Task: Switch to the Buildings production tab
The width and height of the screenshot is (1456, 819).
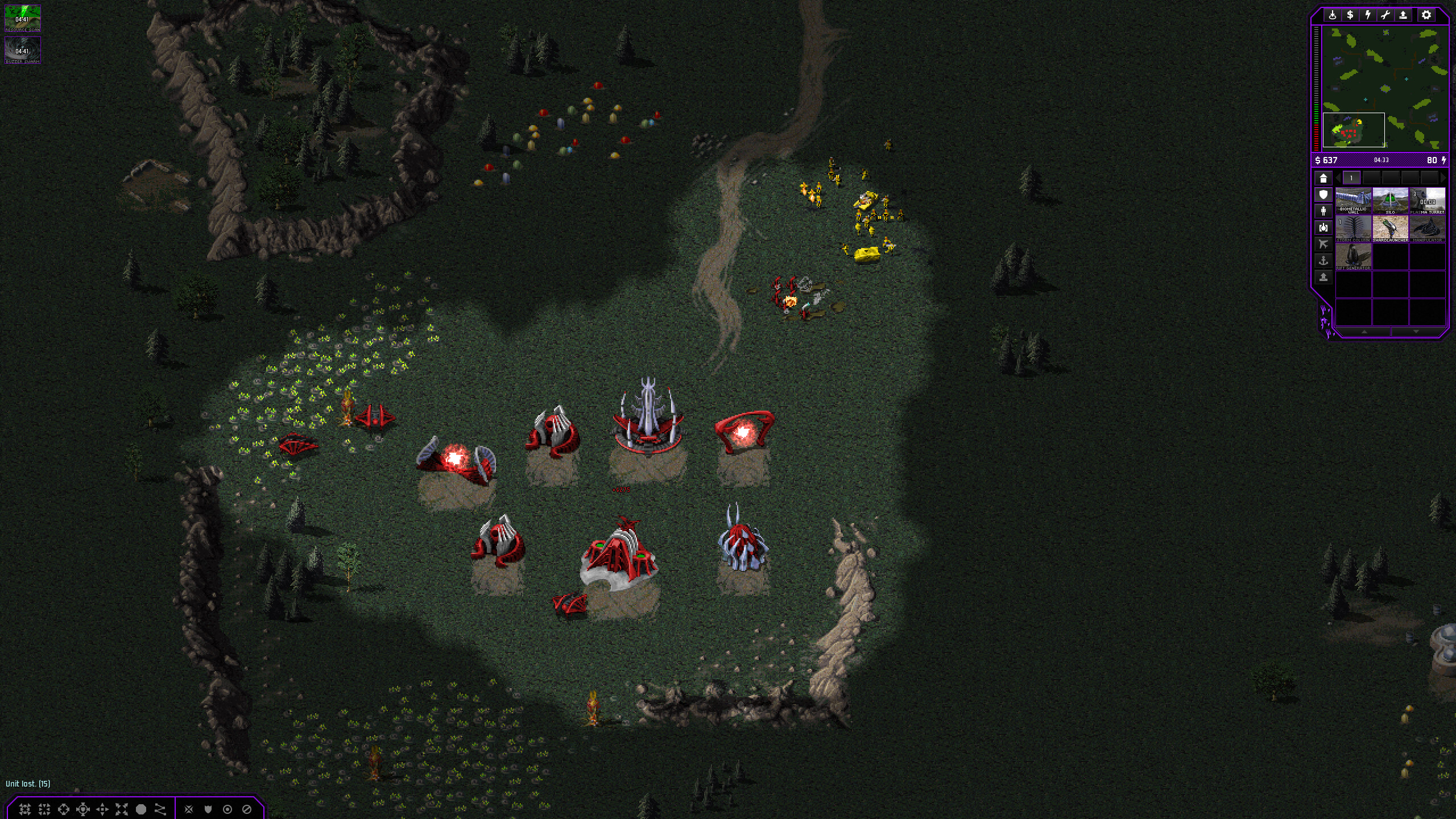Action: [1323, 178]
